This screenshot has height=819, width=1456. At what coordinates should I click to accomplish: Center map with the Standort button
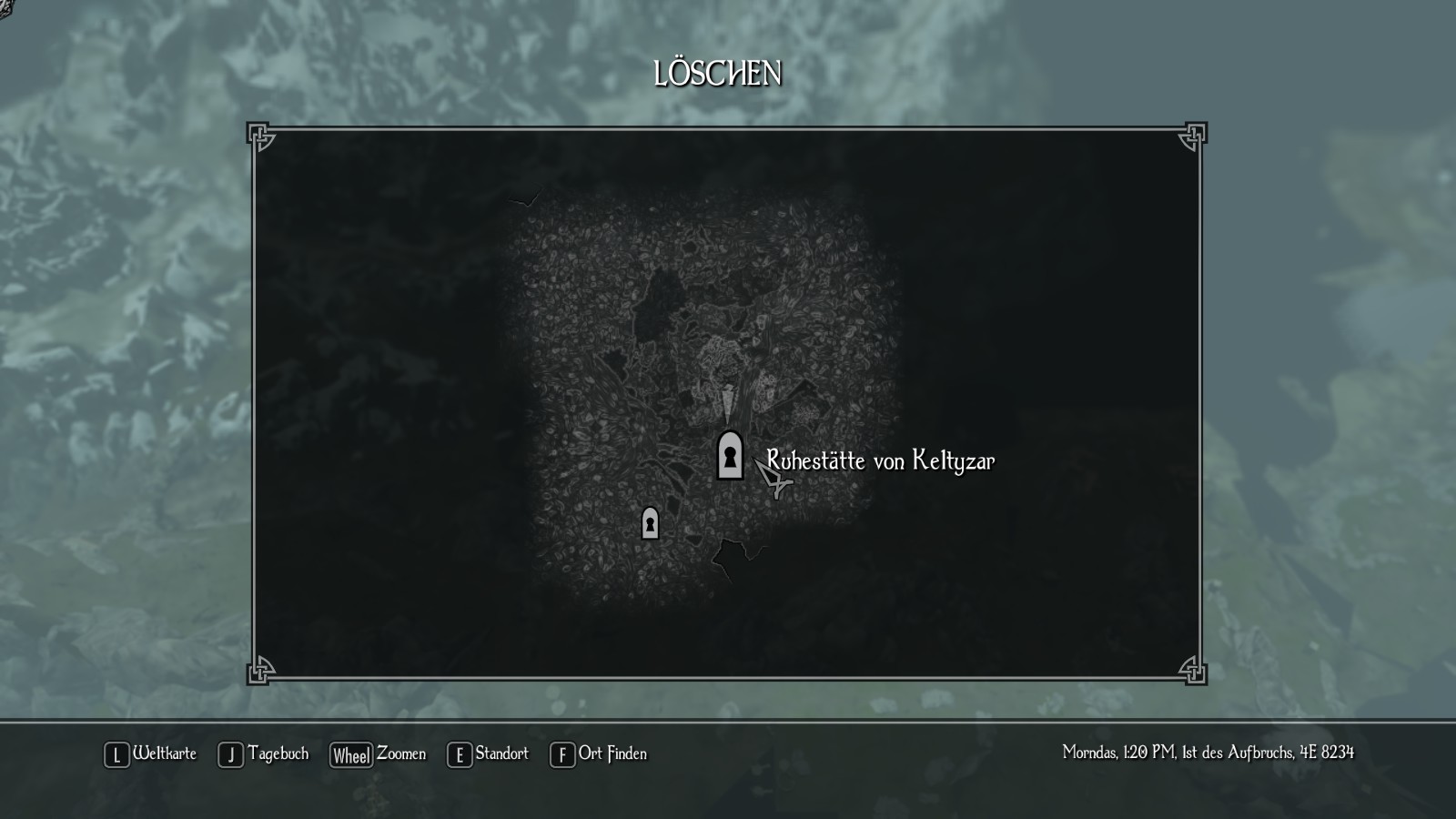click(x=488, y=754)
